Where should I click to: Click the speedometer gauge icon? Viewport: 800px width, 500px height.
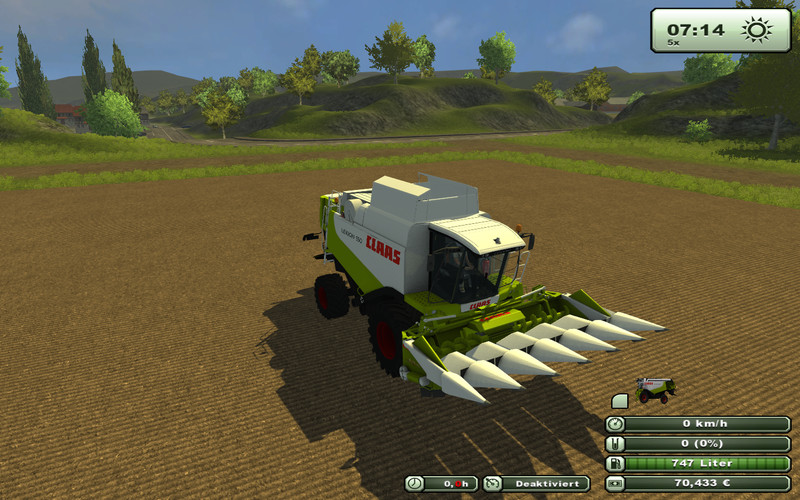pos(615,423)
